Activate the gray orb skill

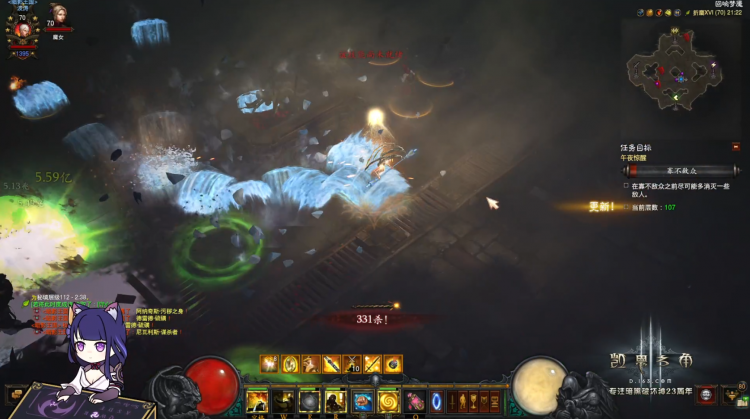pyautogui.click(x=309, y=400)
